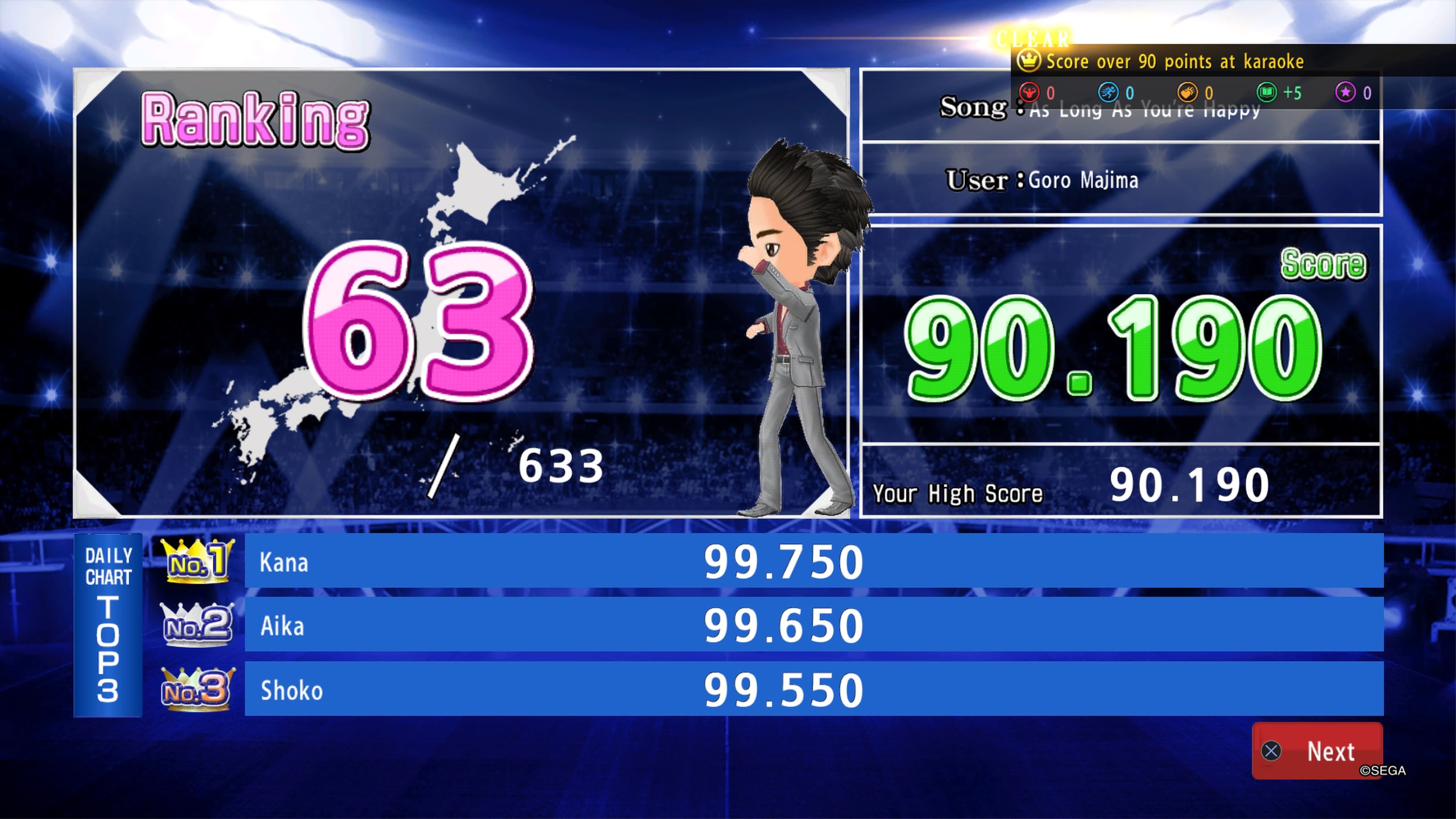Click the gold crown achievement icon
This screenshot has width=1456, height=819.
pyautogui.click(x=1030, y=61)
